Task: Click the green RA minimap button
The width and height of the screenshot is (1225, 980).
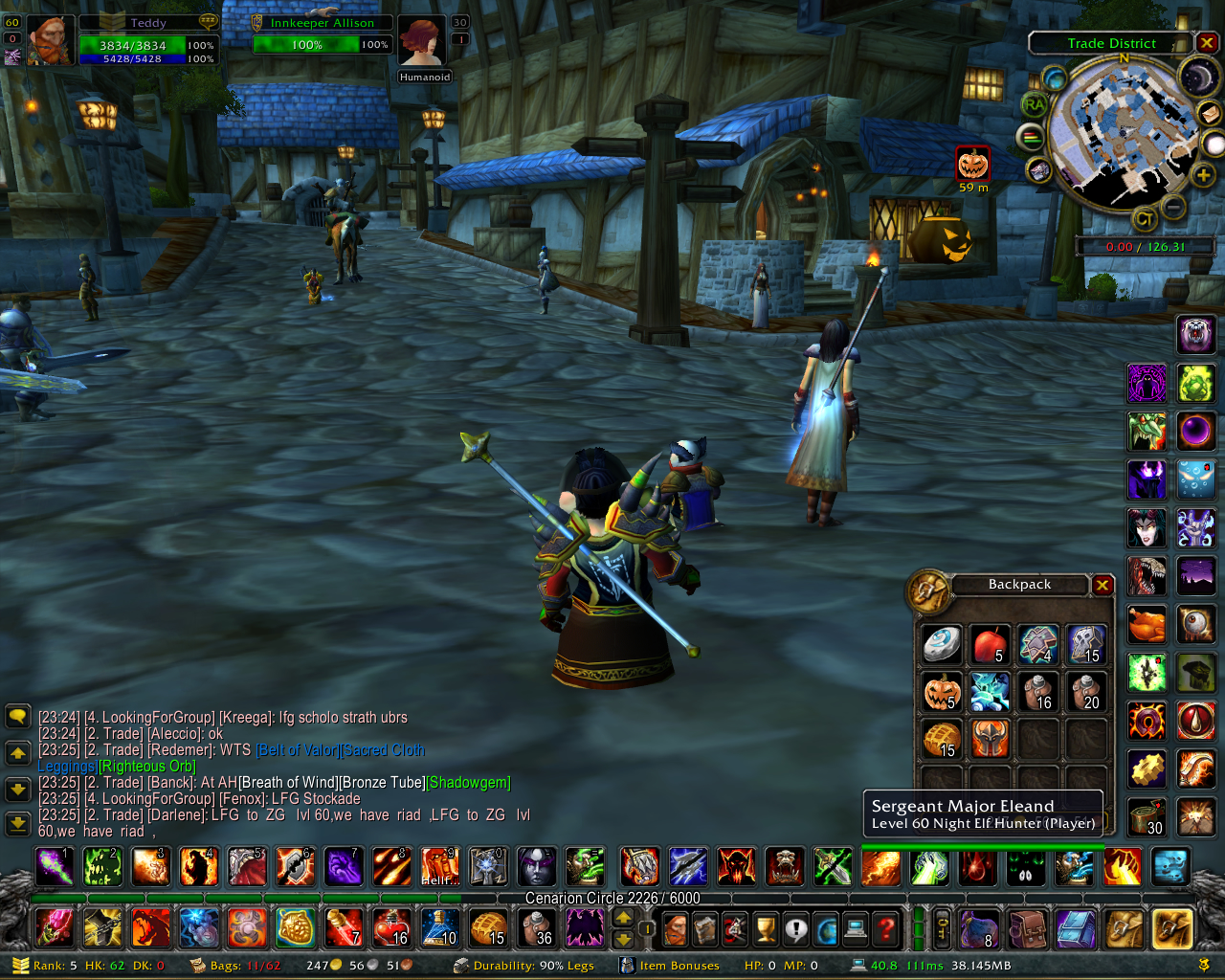Action: pos(1035,104)
